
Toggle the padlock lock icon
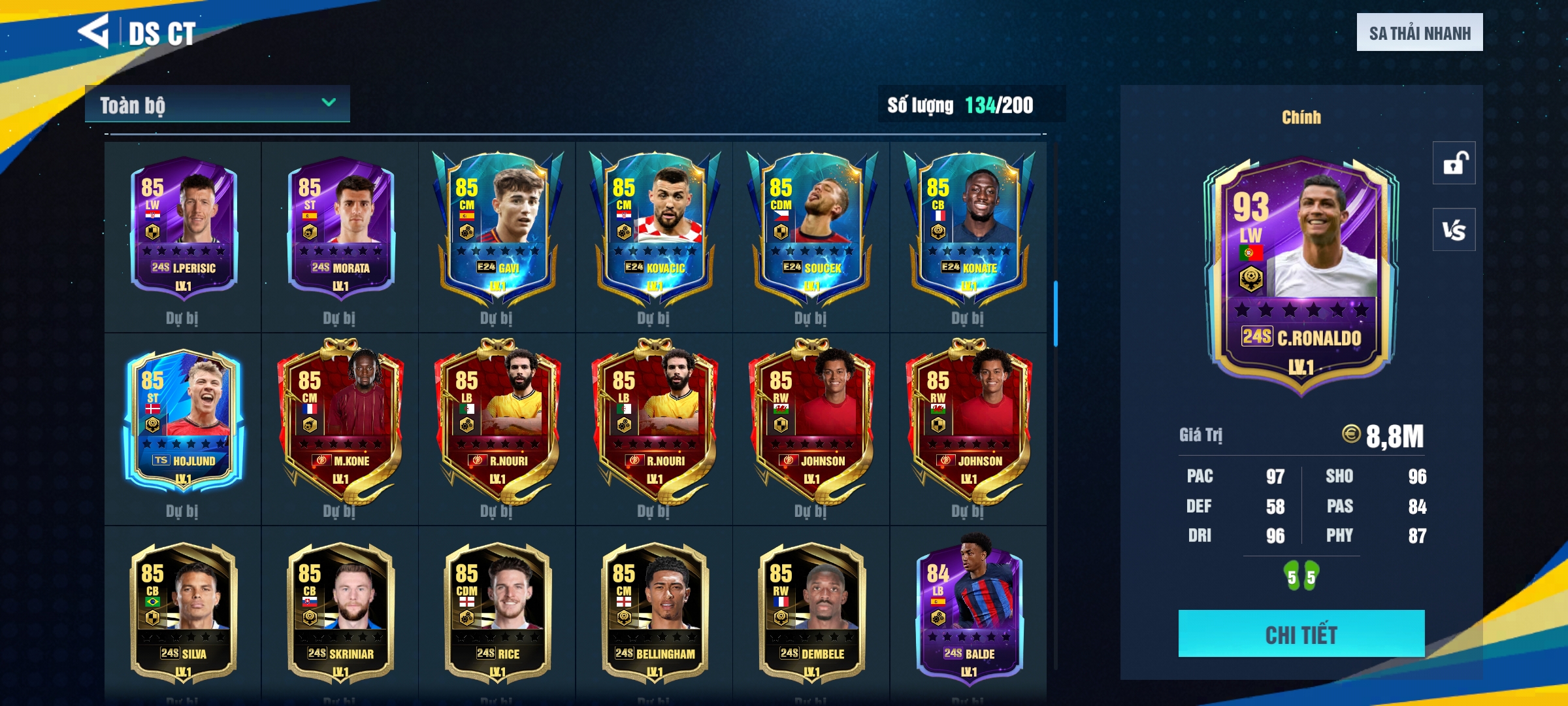coord(1454,163)
